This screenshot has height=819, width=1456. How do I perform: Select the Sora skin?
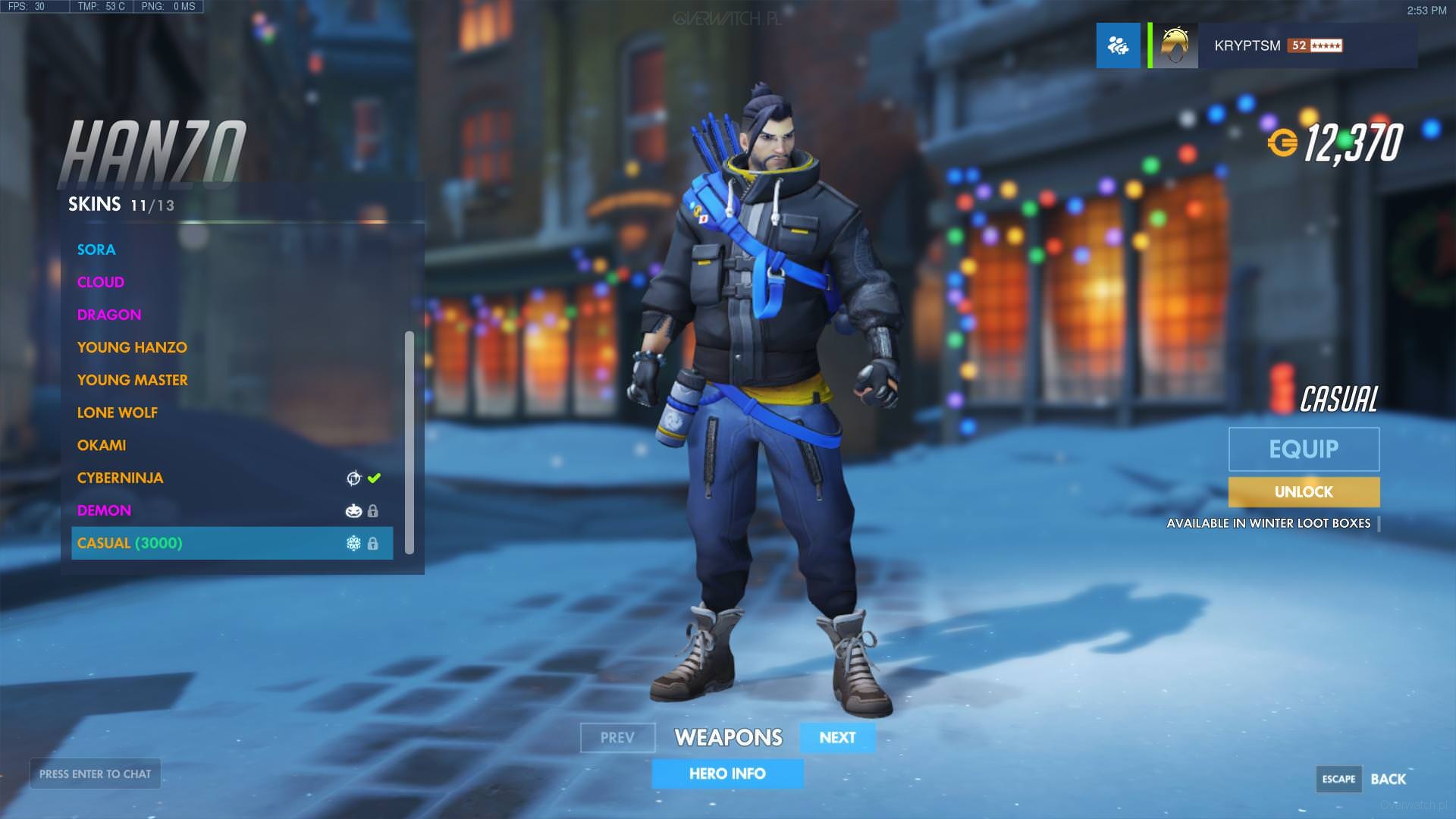(96, 249)
